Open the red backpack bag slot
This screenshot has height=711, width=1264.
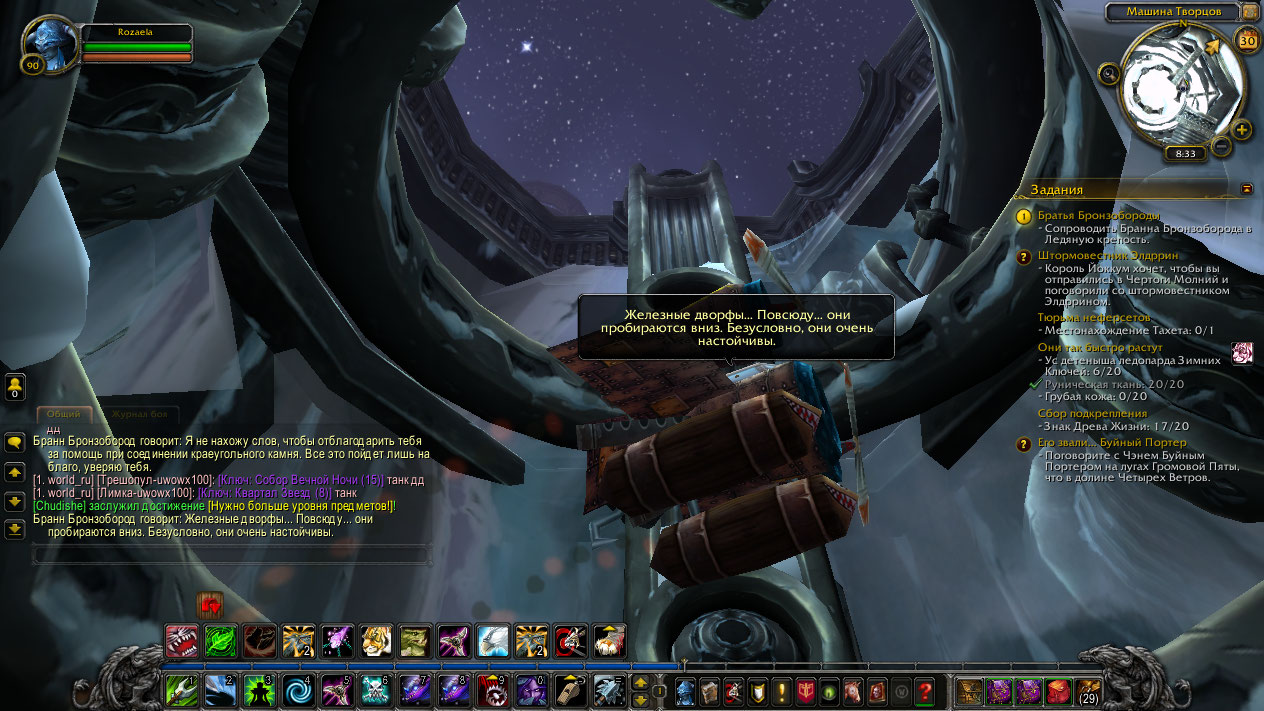pyautogui.click(x=1059, y=691)
